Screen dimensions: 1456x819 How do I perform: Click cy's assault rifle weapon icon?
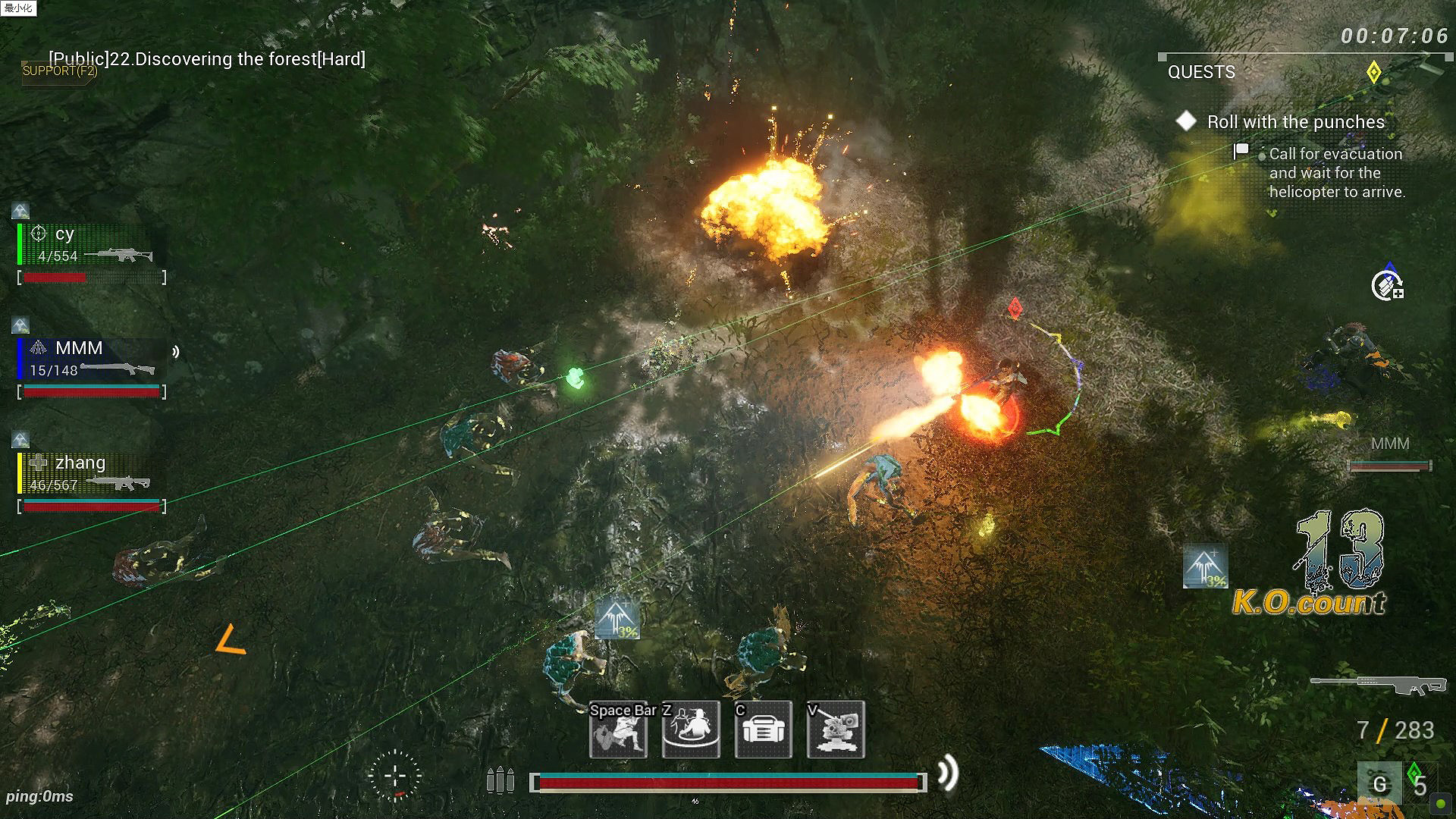click(x=124, y=256)
